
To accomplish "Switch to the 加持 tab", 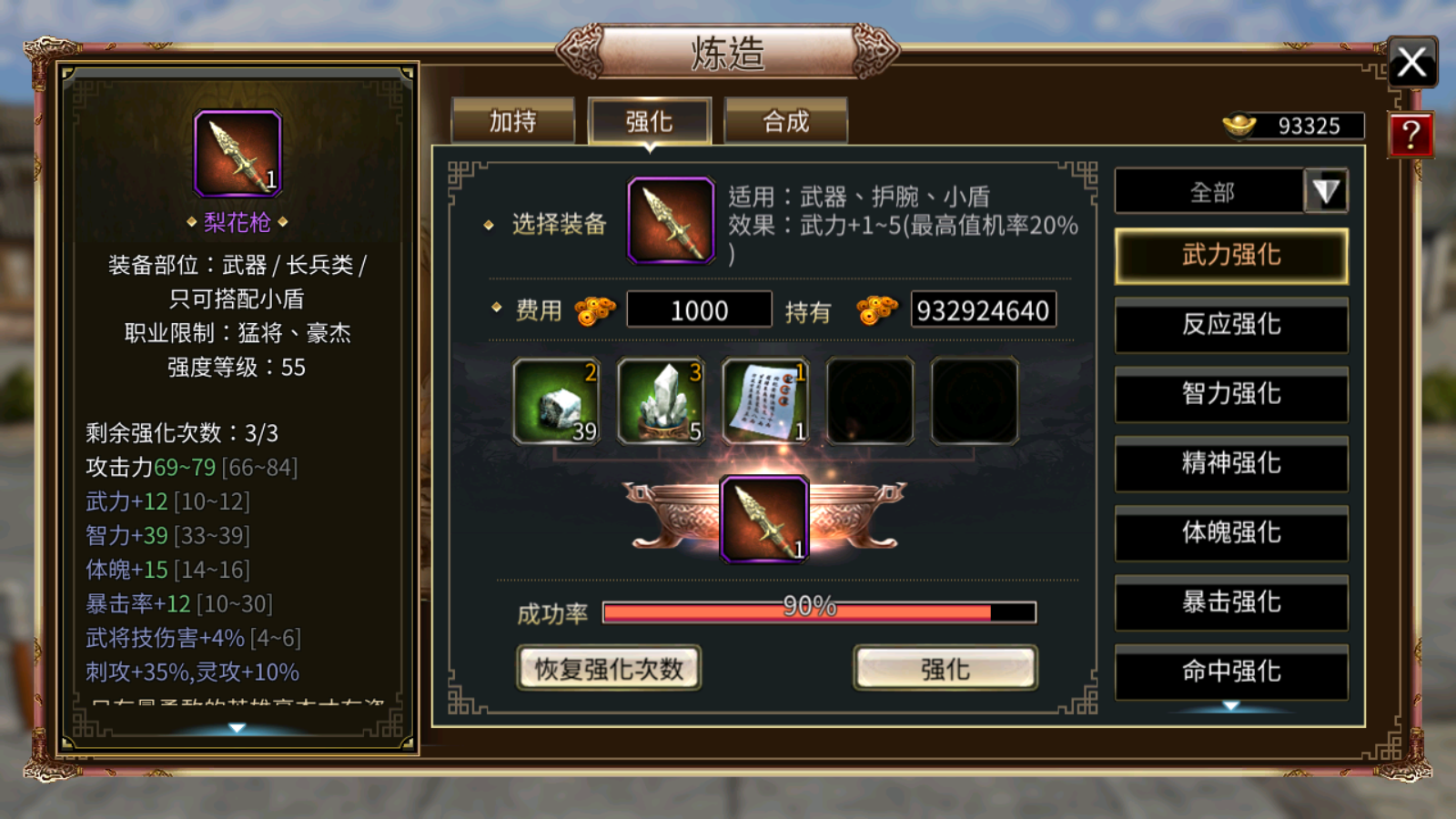I will pos(512,119).
